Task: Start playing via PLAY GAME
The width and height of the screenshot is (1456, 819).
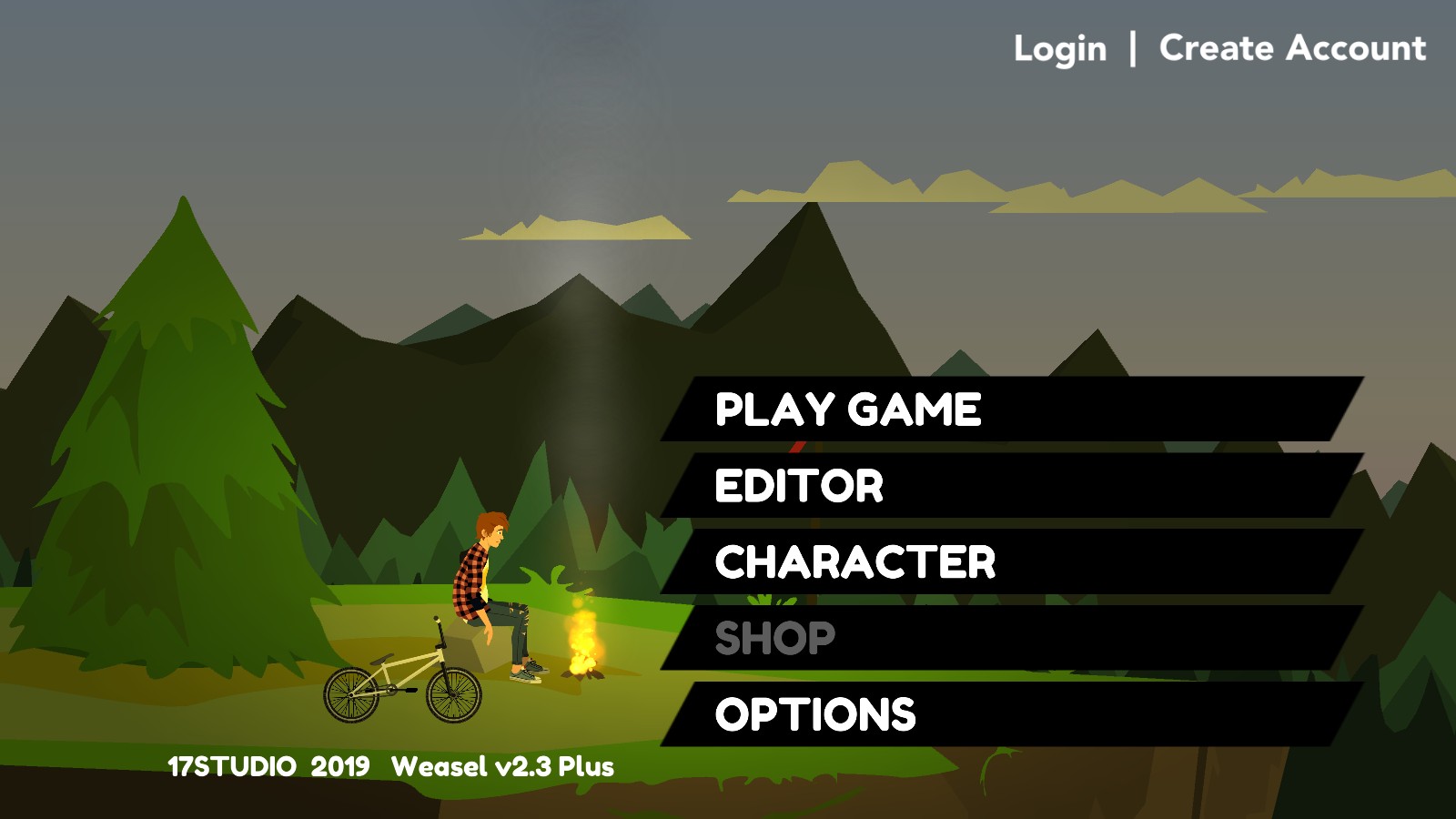Action: pyautogui.click(x=848, y=409)
